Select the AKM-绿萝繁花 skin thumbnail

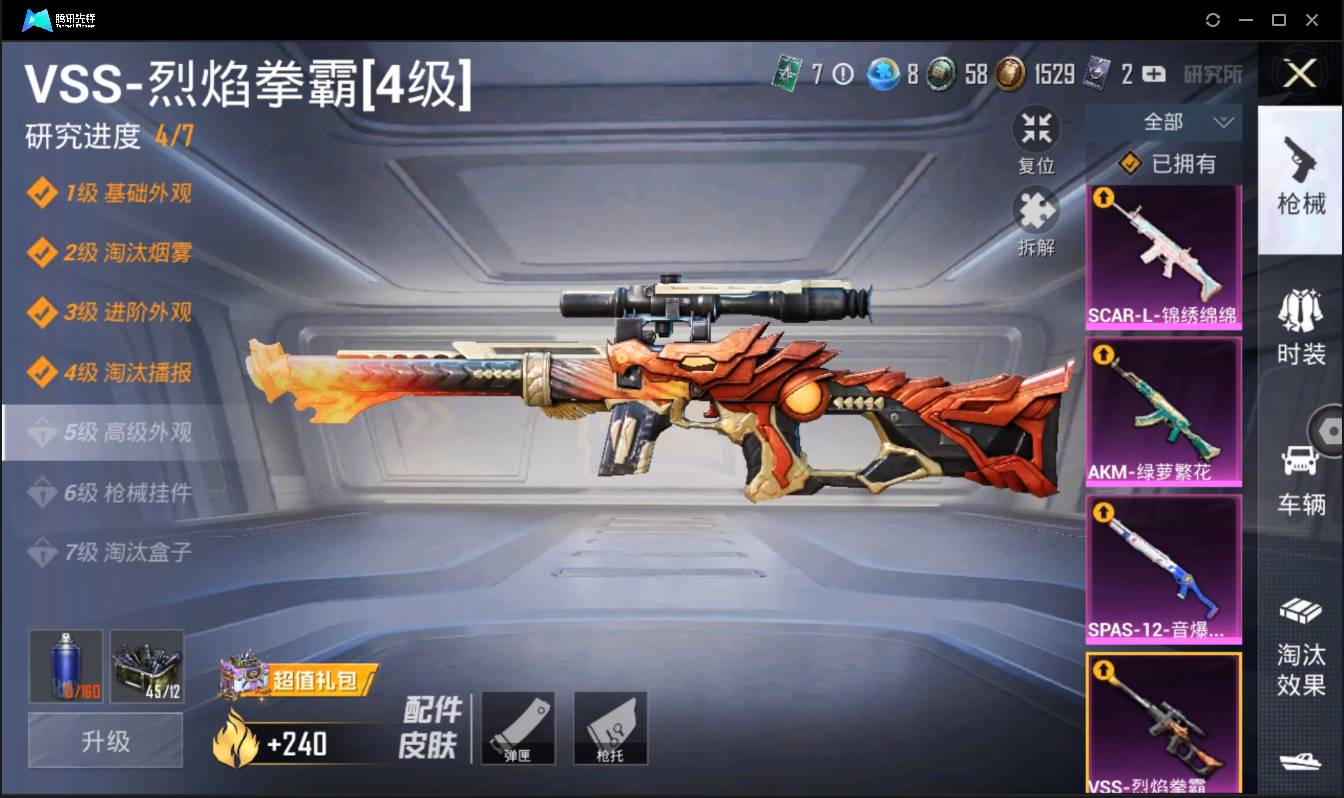click(1164, 410)
